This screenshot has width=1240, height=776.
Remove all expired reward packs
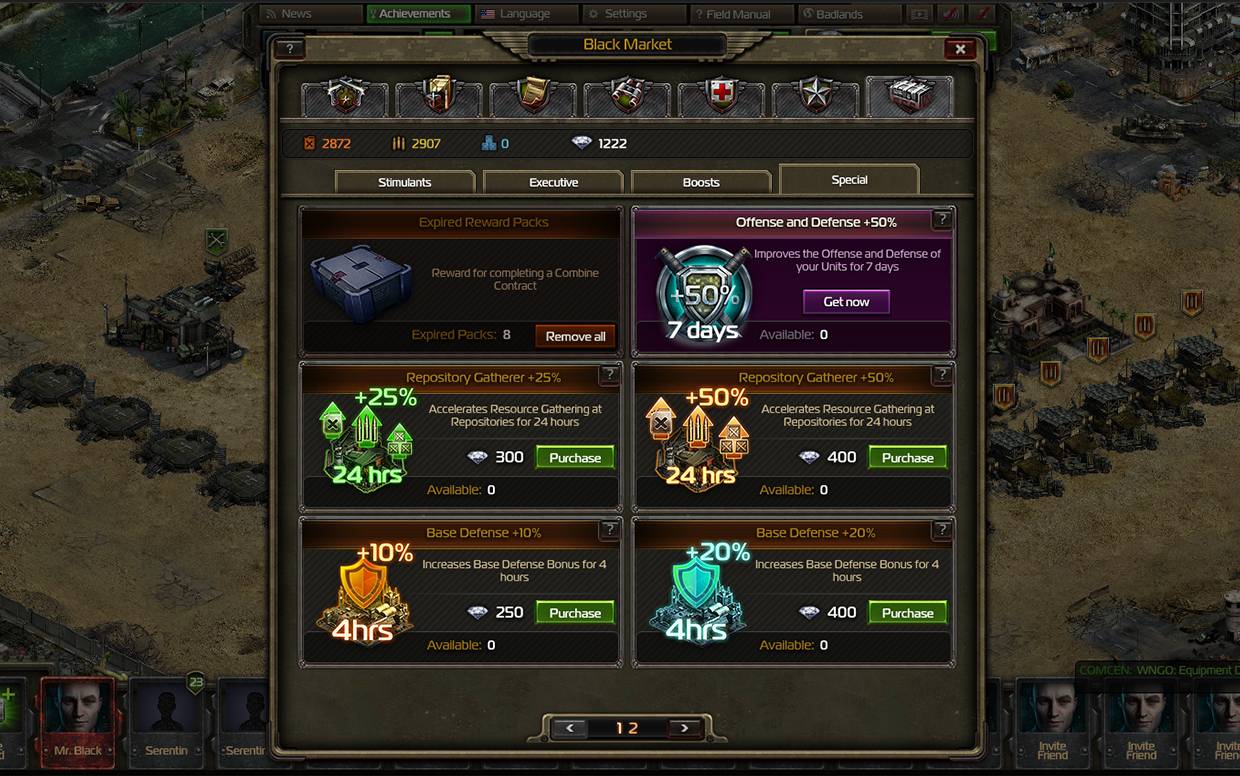pyautogui.click(x=575, y=336)
